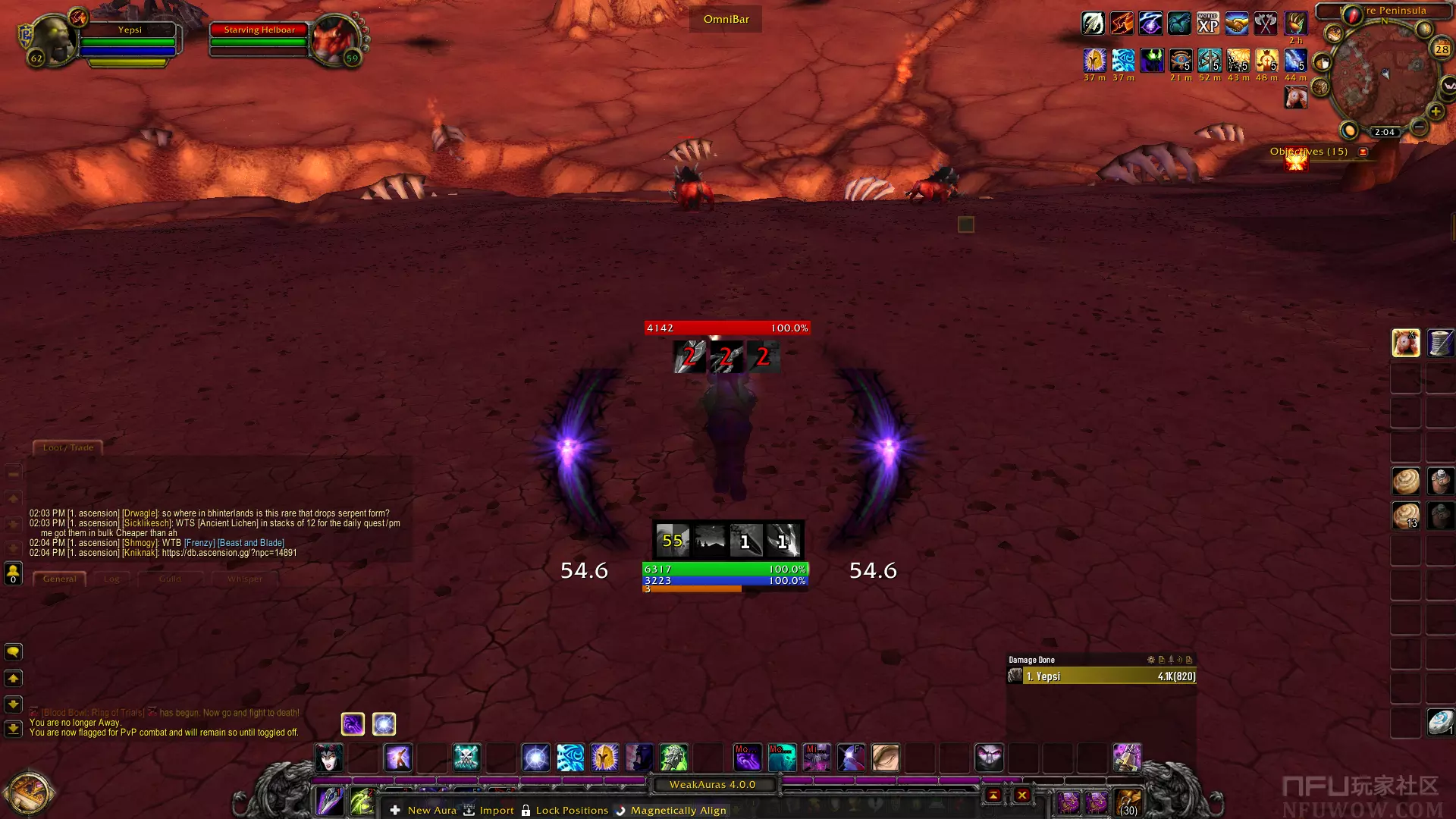Toggle Magnetically Align option
The width and height of the screenshot is (1456, 819).
pos(670,810)
